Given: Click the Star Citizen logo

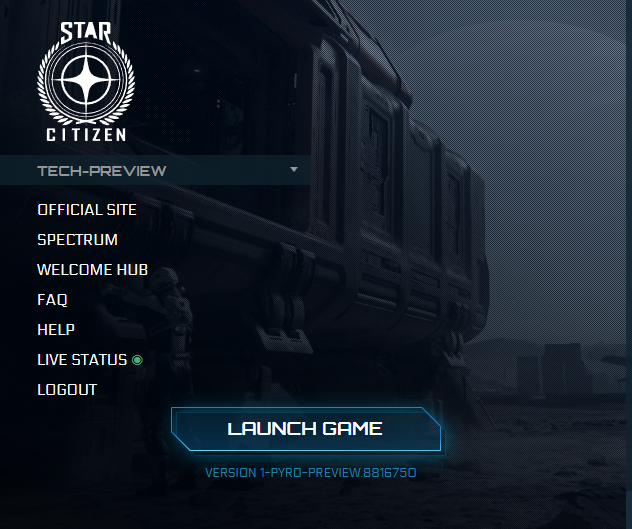Looking at the screenshot, I should click(84, 80).
